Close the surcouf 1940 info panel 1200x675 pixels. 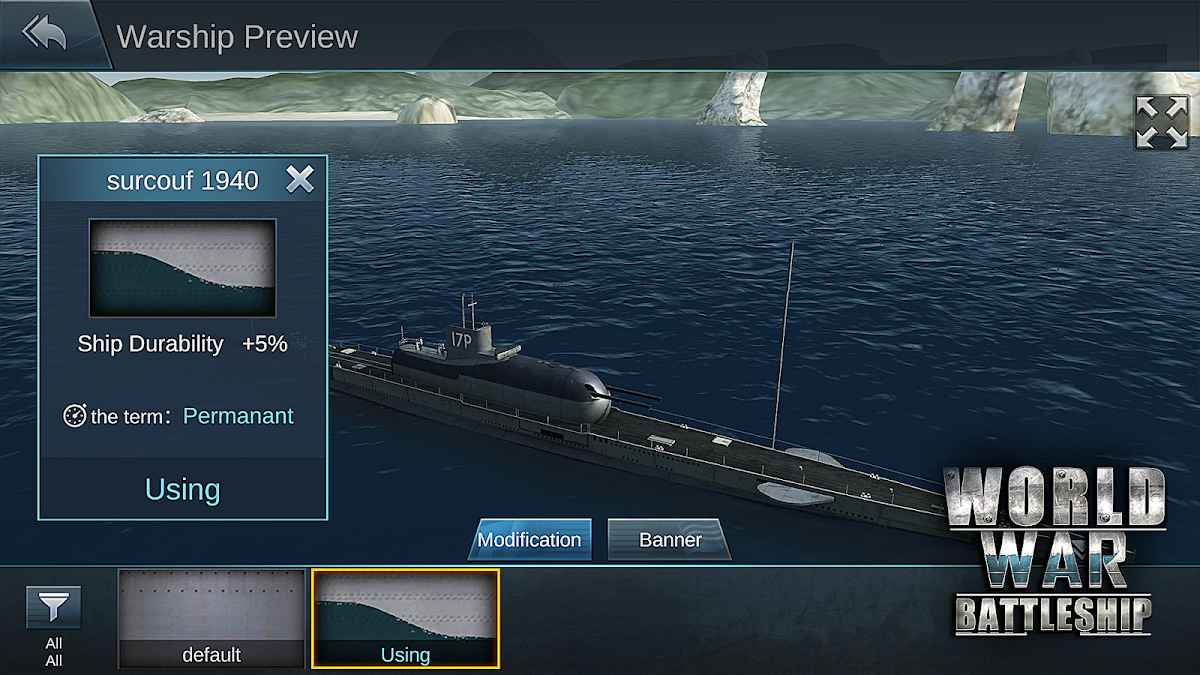(x=300, y=179)
